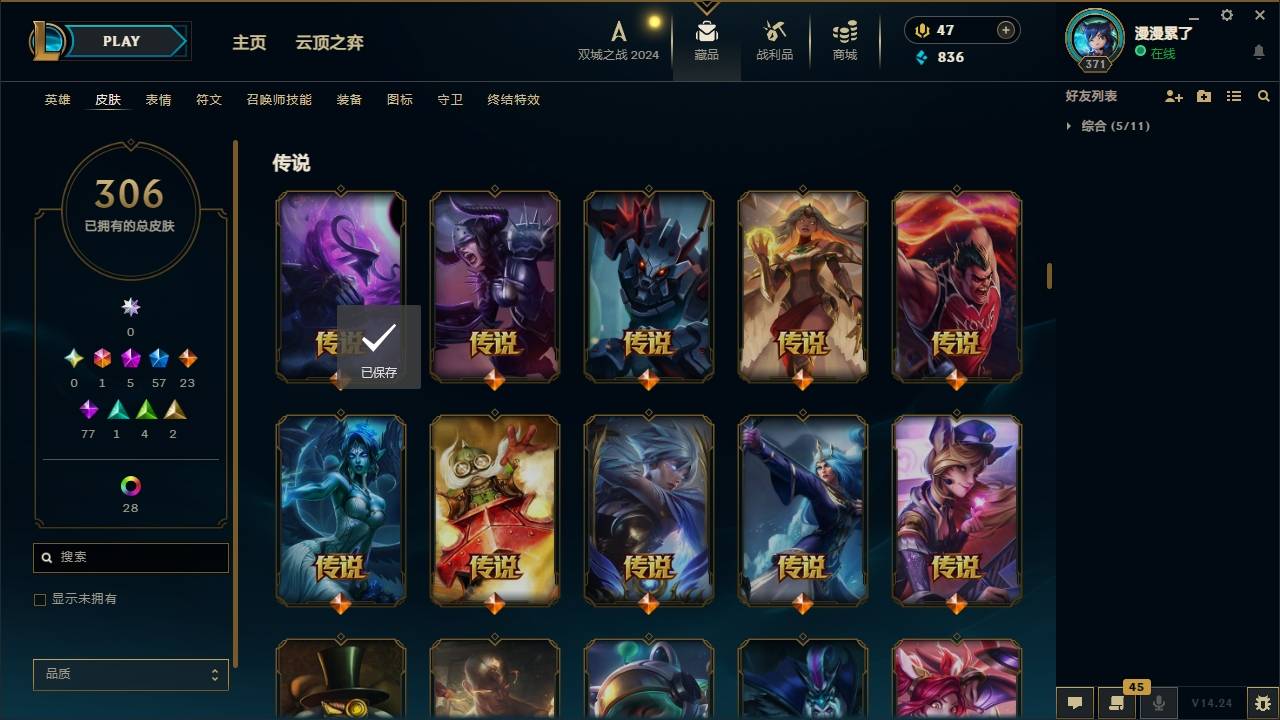1280x720 pixels.
Task: Switch to the 表情 tab
Action: tap(158, 100)
